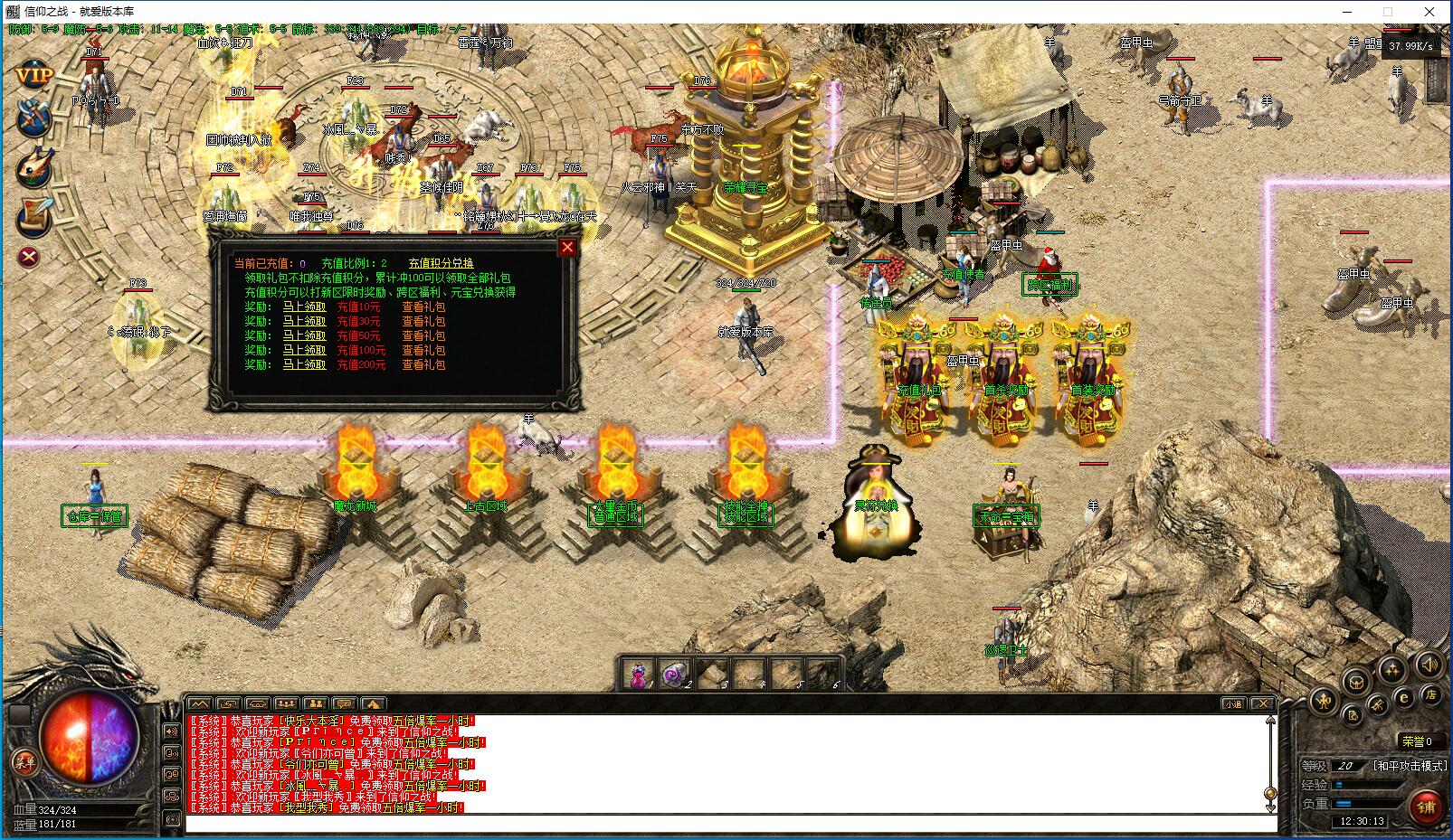Claim the 充值10元 reward with 马上领取

pos(304,307)
